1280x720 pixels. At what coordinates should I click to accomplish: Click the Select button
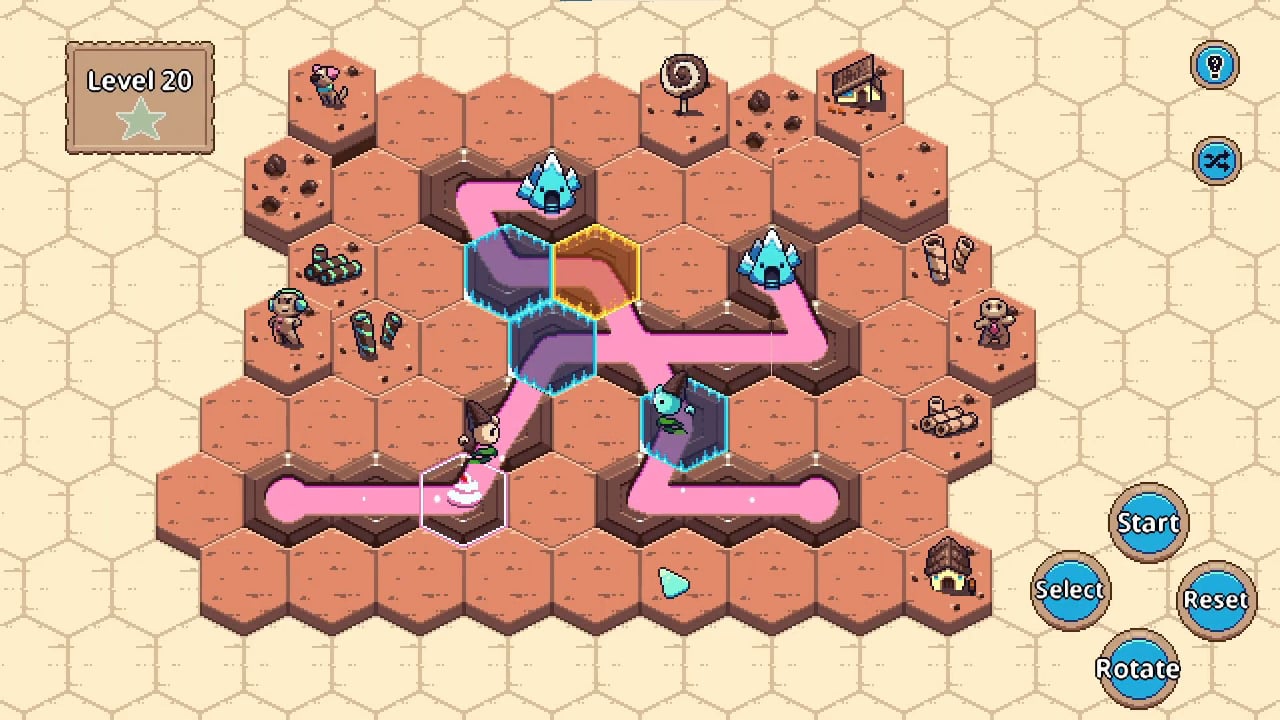(1070, 590)
